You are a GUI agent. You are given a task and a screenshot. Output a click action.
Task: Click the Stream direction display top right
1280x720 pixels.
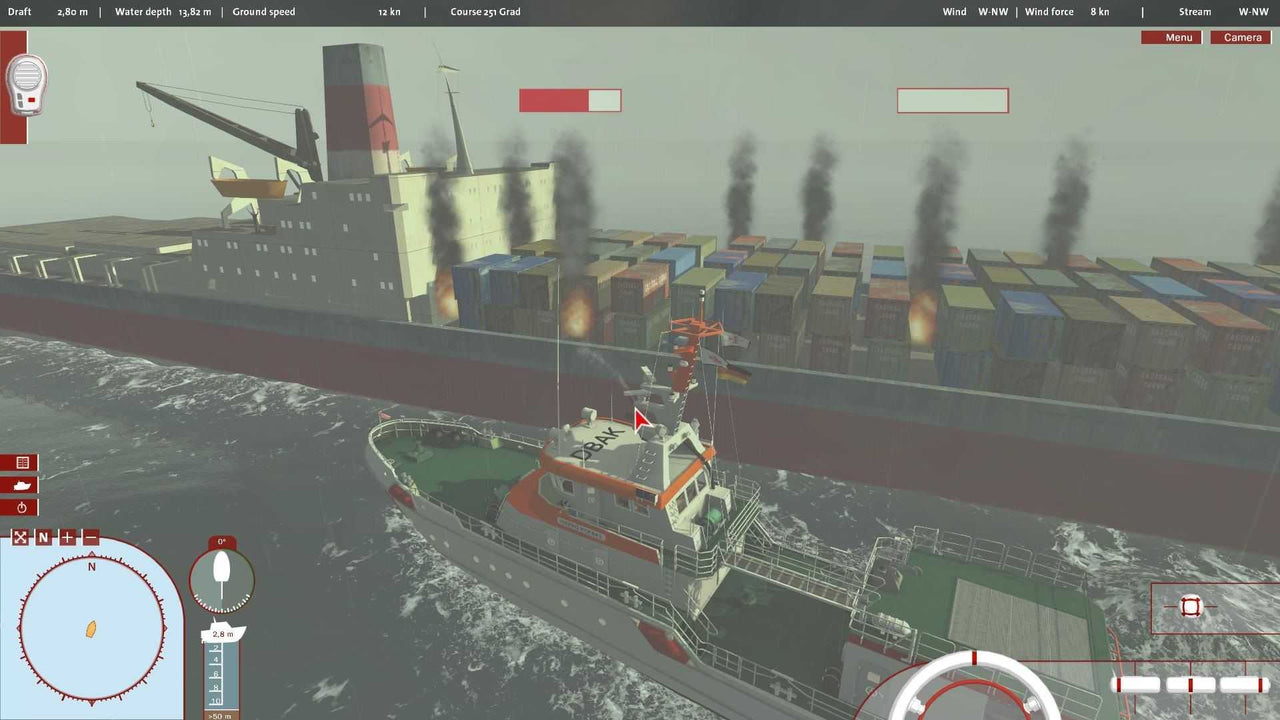[1196, 11]
